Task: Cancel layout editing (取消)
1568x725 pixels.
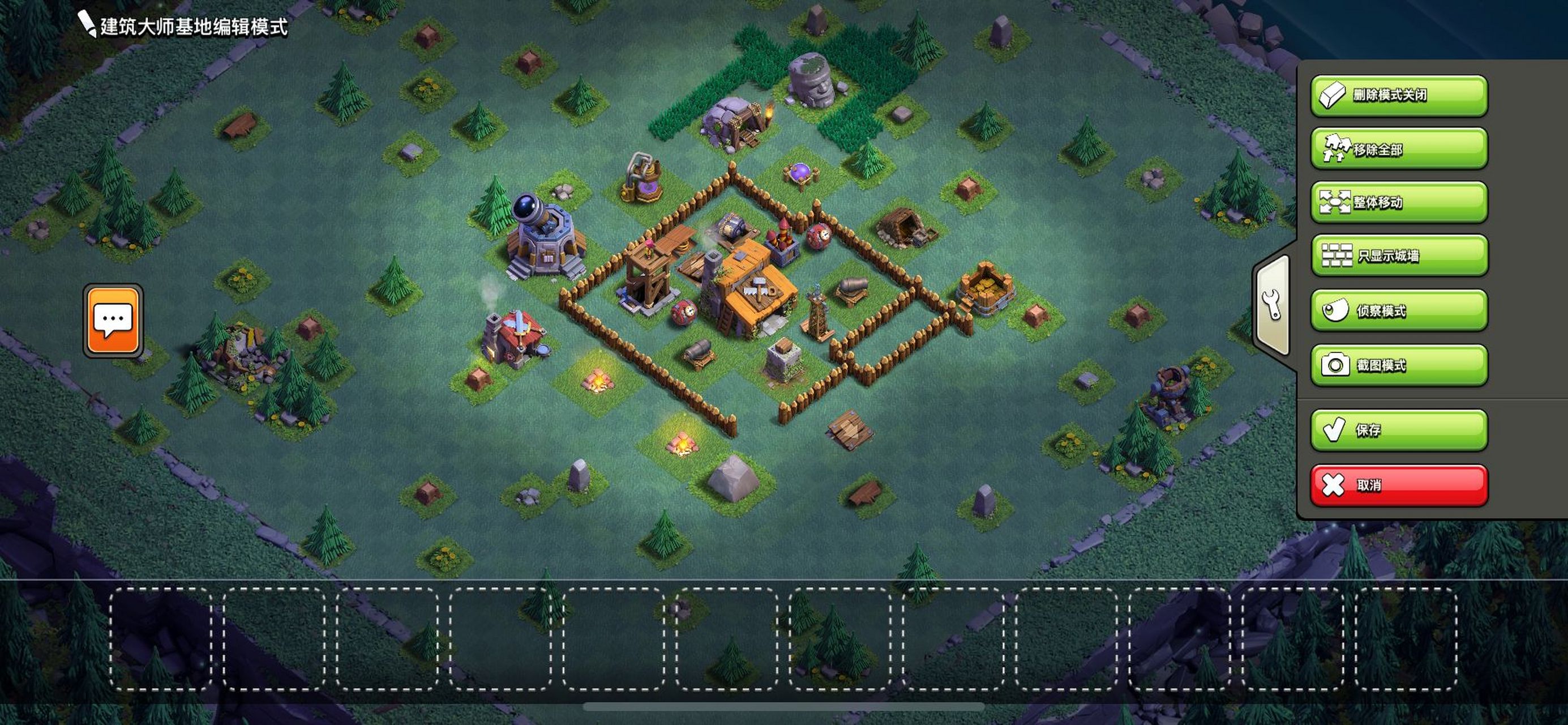Action: (1399, 485)
